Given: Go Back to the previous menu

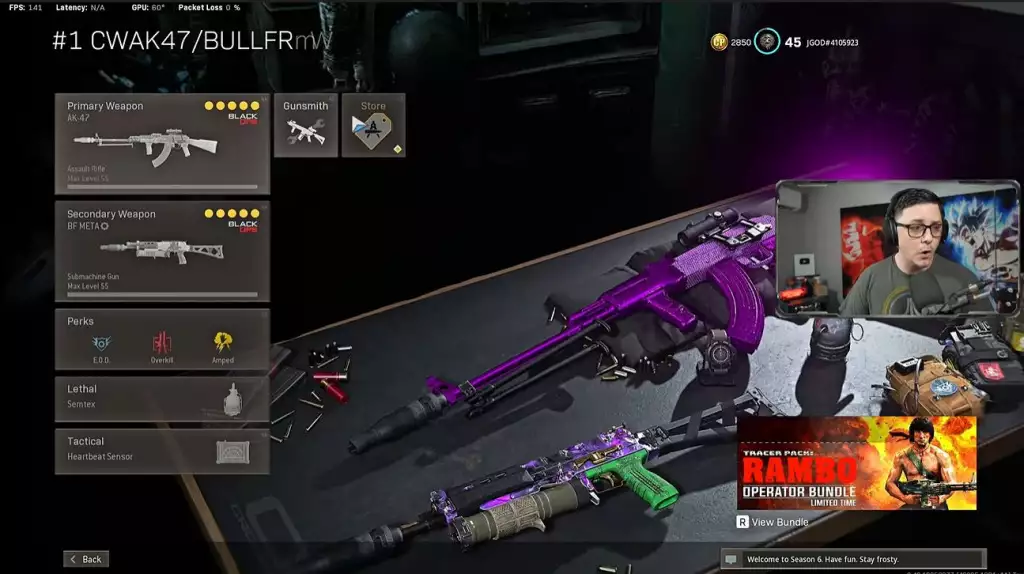Looking at the screenshot, I should [86, 559].
